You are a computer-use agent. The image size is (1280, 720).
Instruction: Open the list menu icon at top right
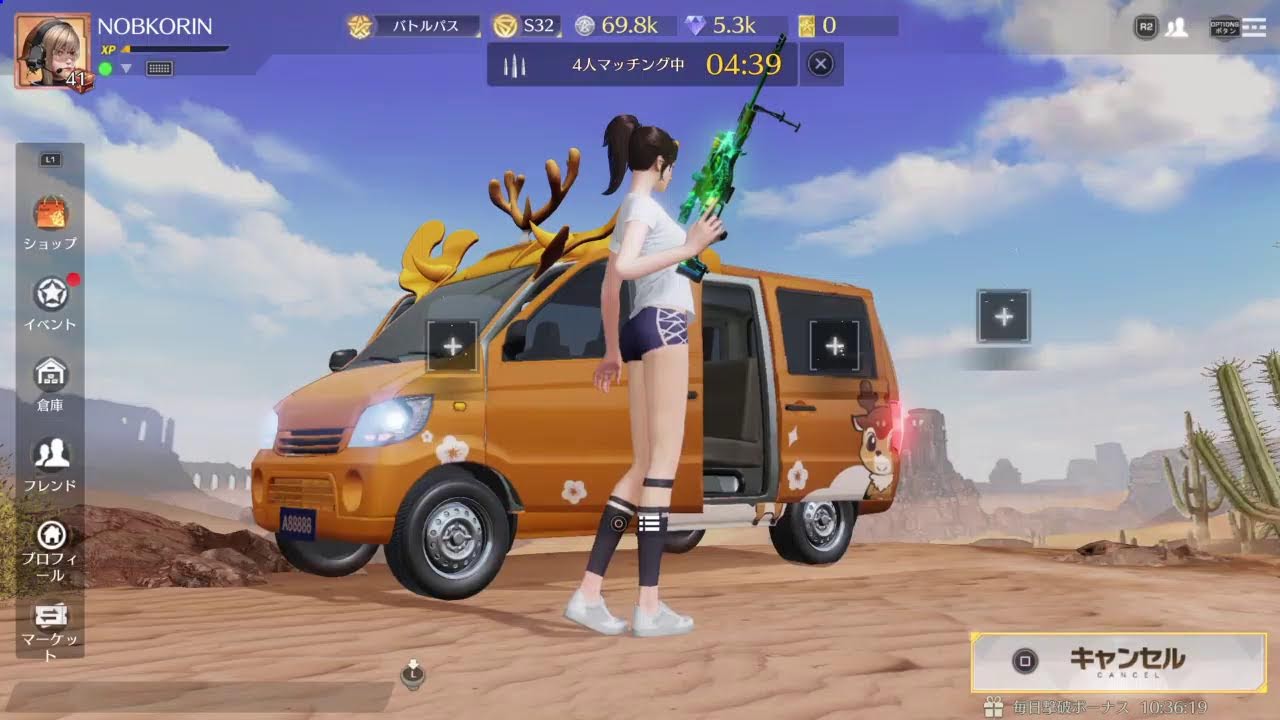1253,27
